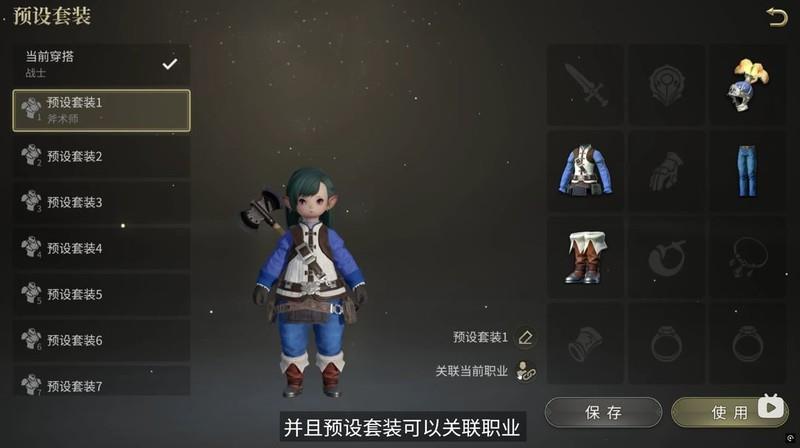Open preset 预设套装4

click(101, 248)
